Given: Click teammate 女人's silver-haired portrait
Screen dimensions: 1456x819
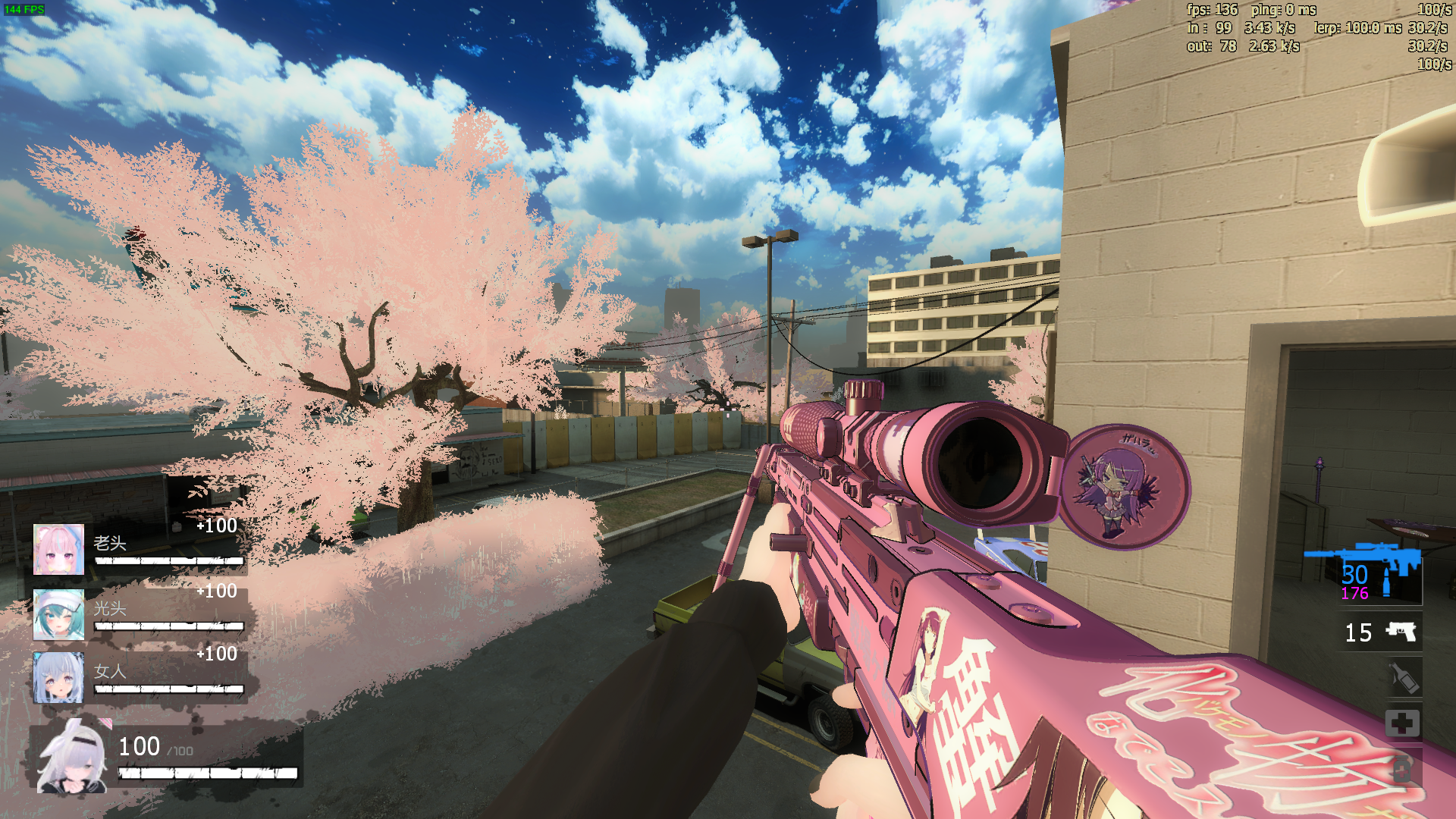Looking at the screenshot, I should pos(58,677).
